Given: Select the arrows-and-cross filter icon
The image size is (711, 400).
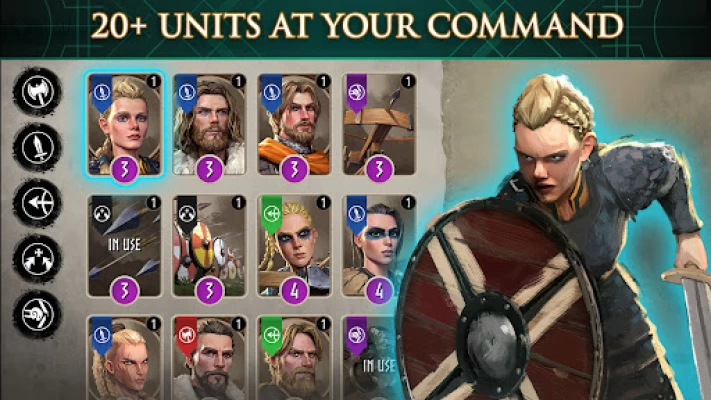Looking at the screenshot, I should point(35,258).
